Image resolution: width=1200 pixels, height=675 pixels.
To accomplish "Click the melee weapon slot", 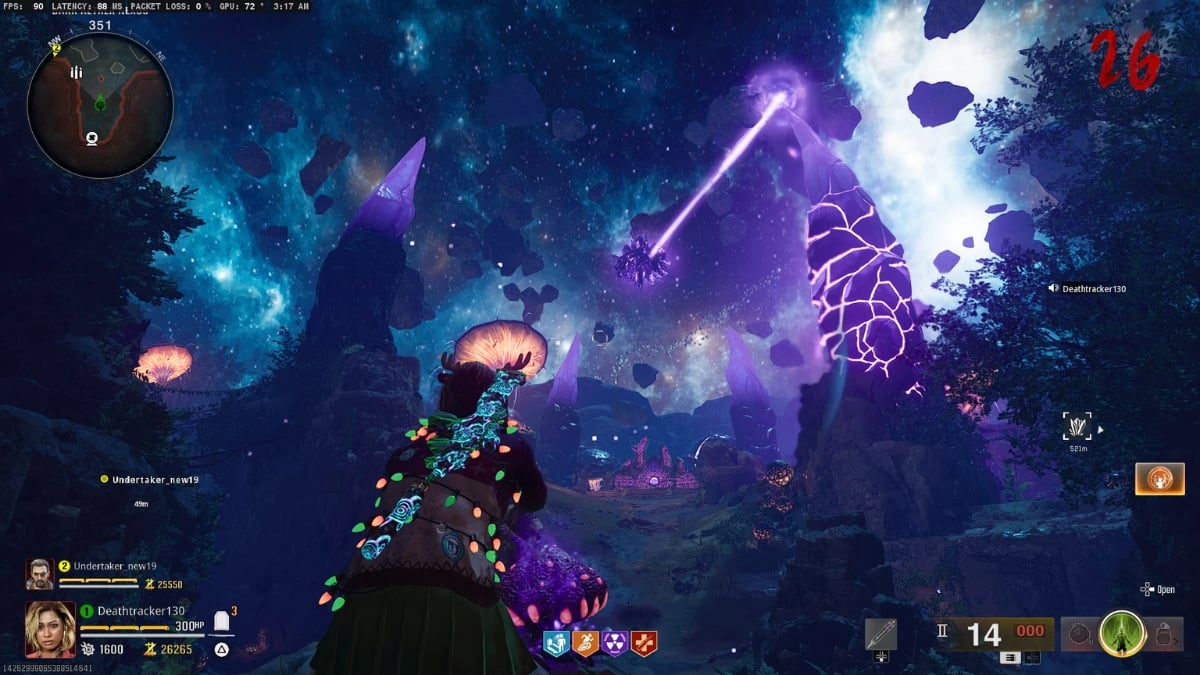I will pos(881,634).
